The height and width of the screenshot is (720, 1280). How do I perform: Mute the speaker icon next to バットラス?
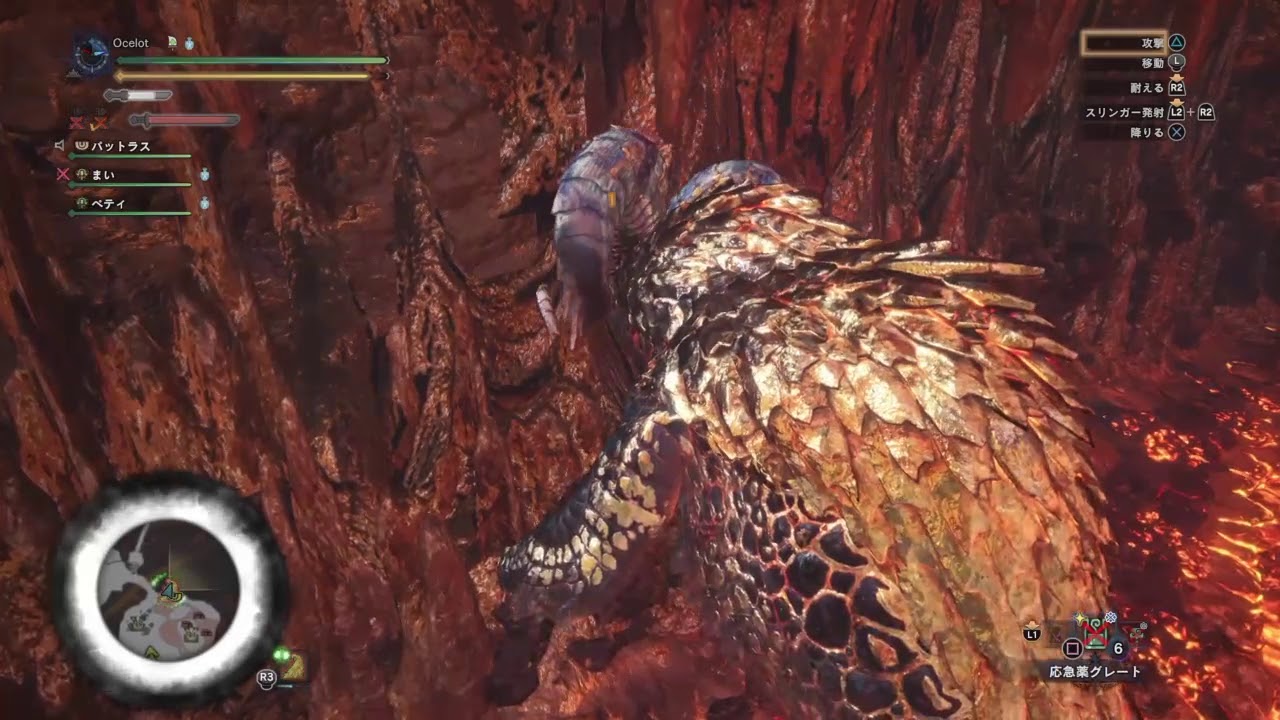pyautogui.click(x=60, y=146)
